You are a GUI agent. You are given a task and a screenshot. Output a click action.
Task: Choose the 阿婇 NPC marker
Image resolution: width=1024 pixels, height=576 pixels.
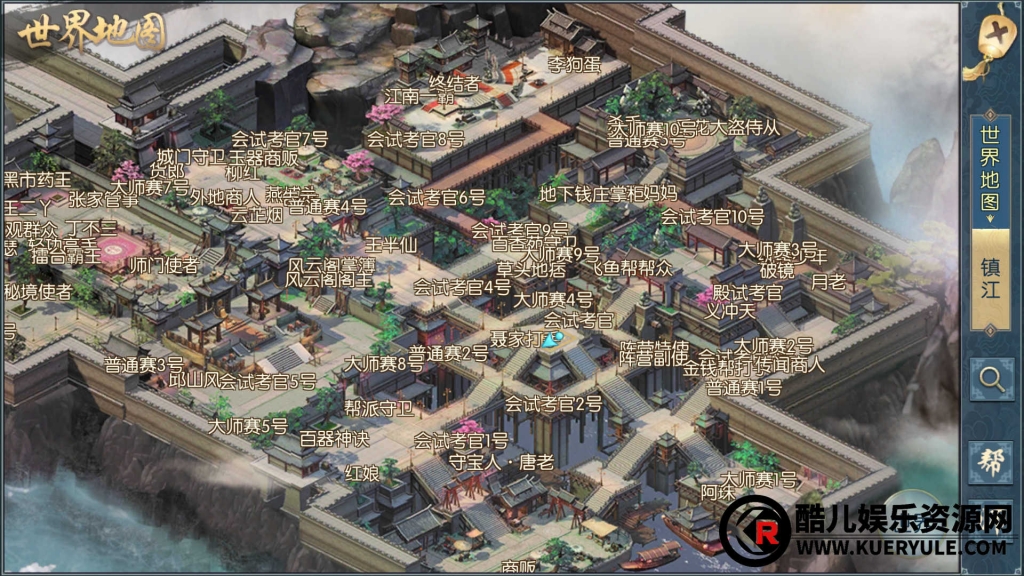point(718,493)
